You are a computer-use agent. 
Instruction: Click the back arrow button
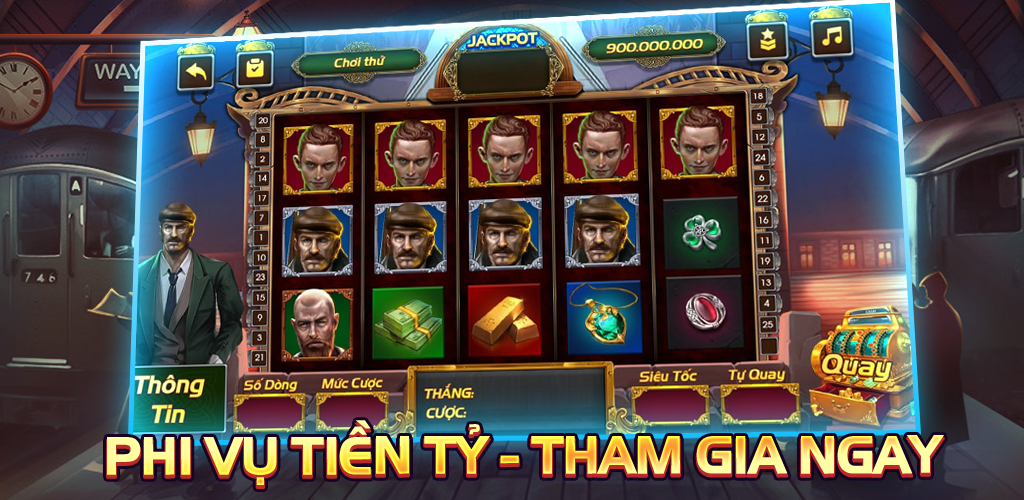(x=197, y=71)
